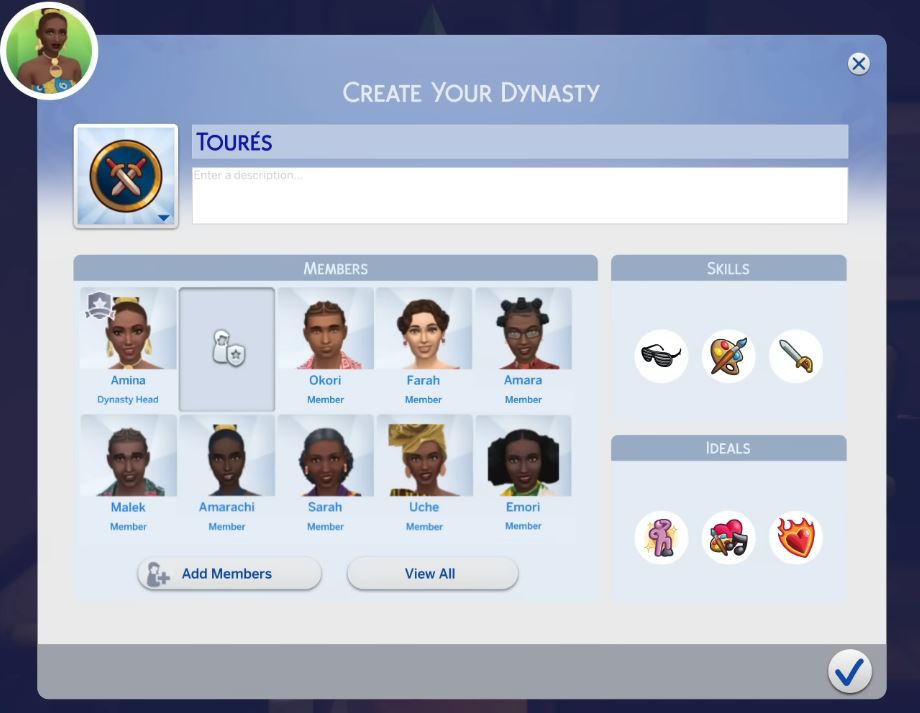Click the dynasty description text box
The height and width of the screenshot is (713, 920).
[519, 195]
